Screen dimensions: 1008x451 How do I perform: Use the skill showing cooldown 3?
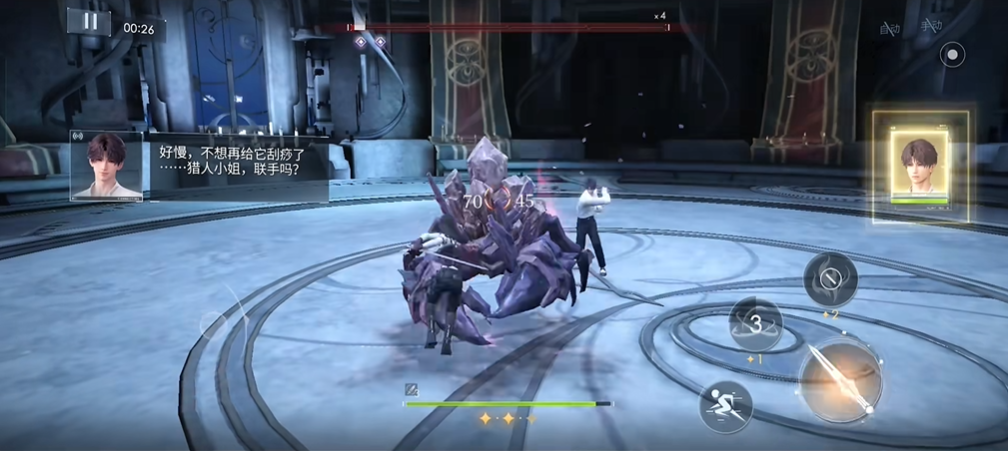756,323
